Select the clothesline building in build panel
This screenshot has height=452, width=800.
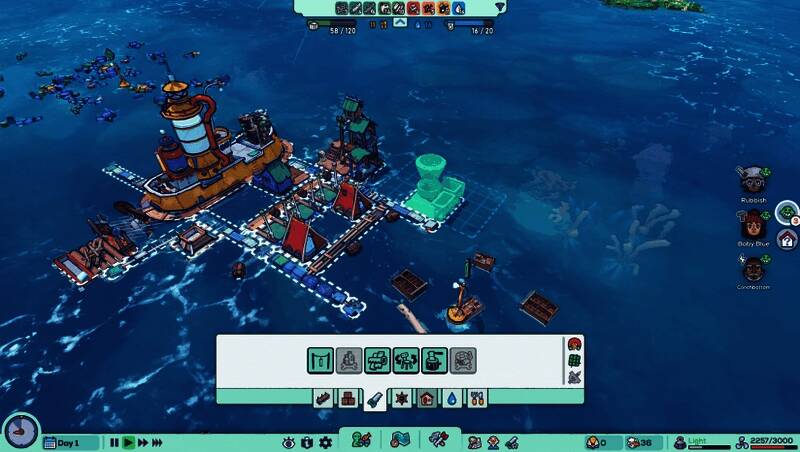[x=320, y=360]
